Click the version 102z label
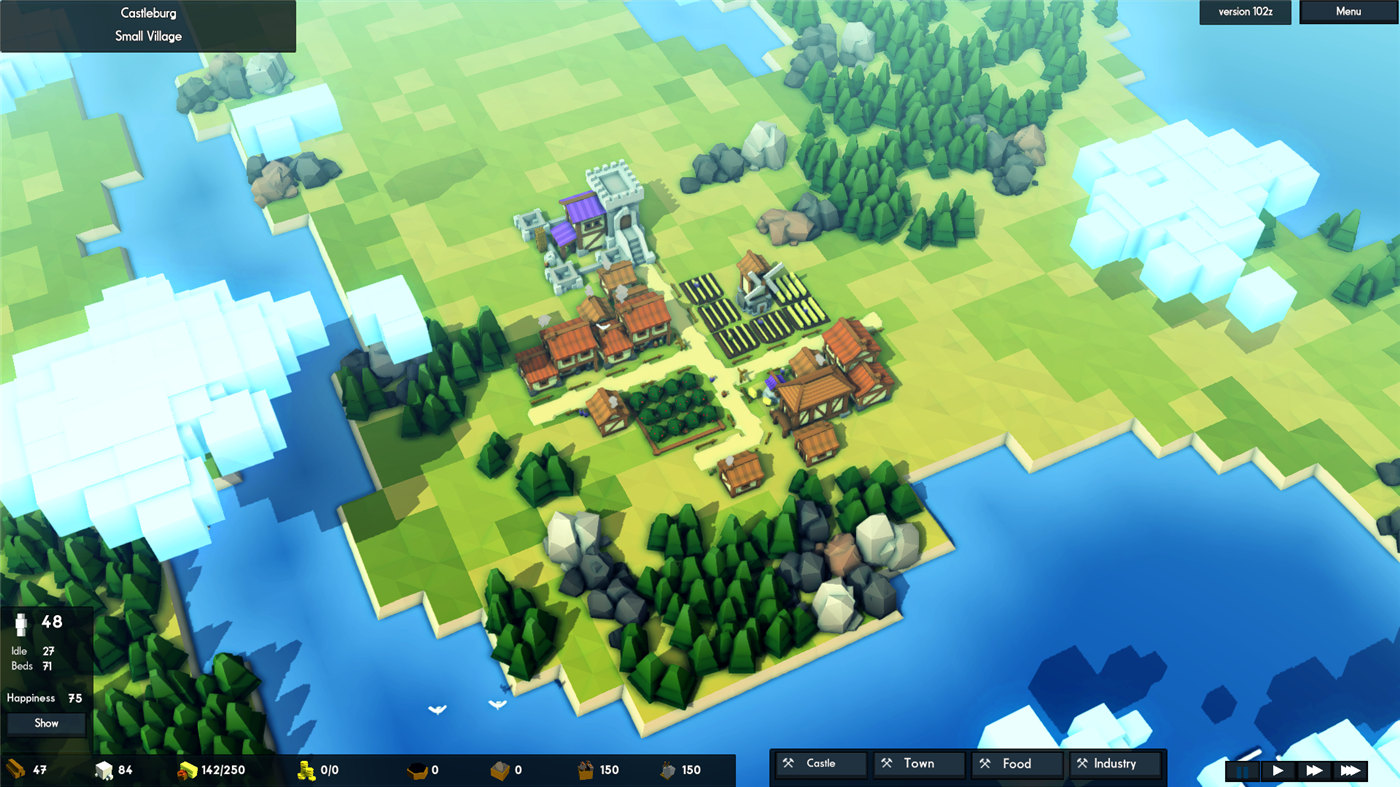Screen dimensions: 1400x787 (x=1244, y=11)
